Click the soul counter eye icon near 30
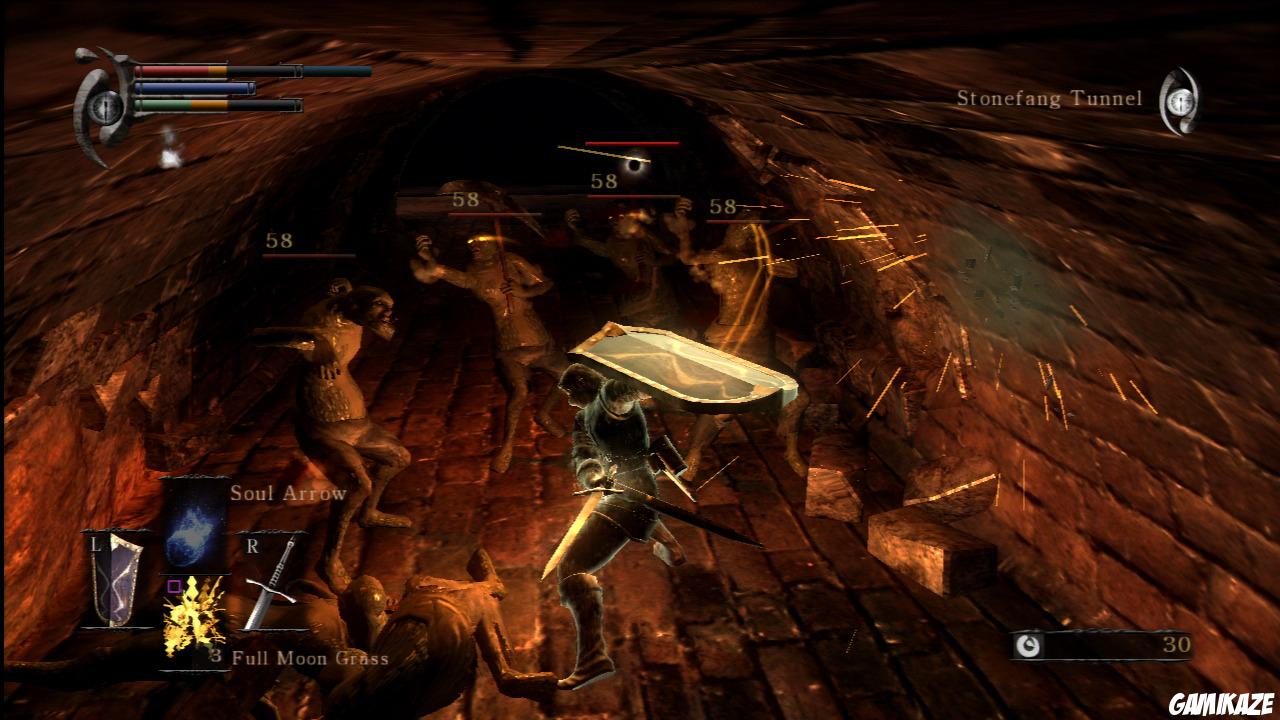 click(x=1030, y=643)
